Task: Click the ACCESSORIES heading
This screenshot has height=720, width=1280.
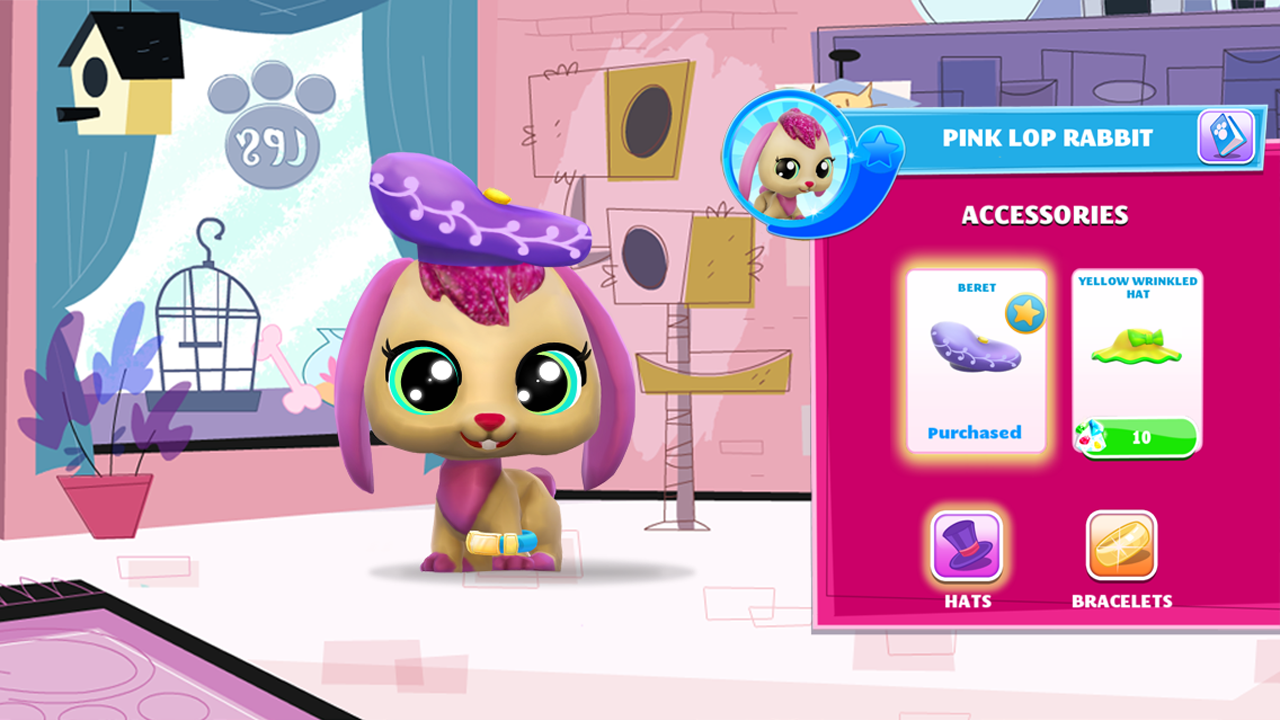Action: 1044,215
